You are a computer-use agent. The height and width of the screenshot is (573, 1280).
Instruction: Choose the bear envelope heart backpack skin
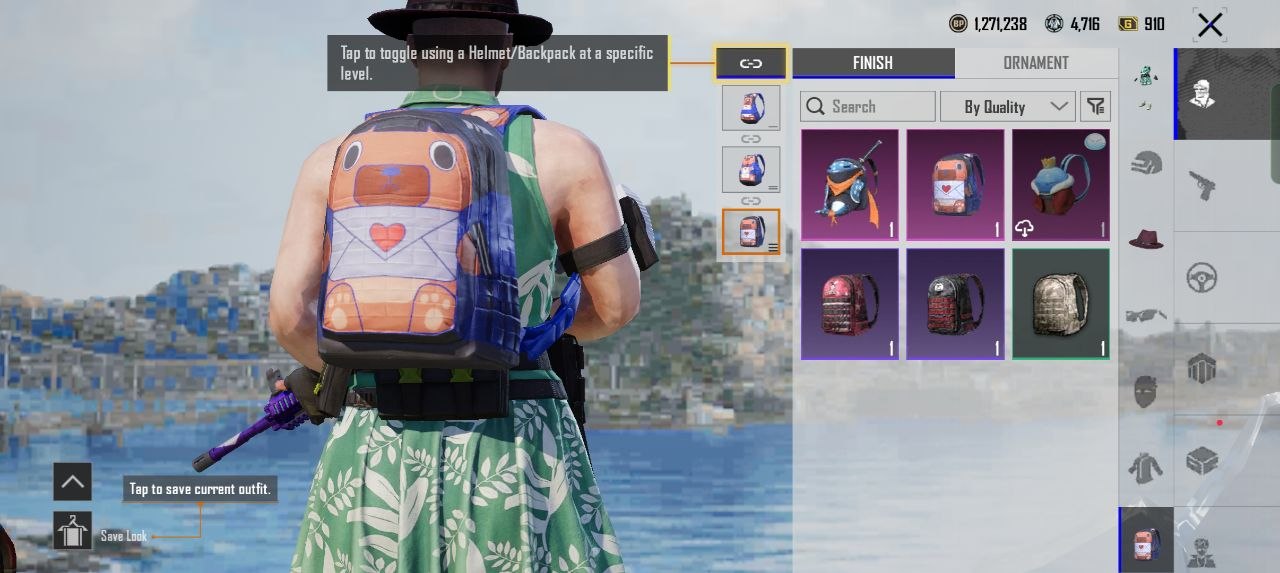(x=955, y=185)
